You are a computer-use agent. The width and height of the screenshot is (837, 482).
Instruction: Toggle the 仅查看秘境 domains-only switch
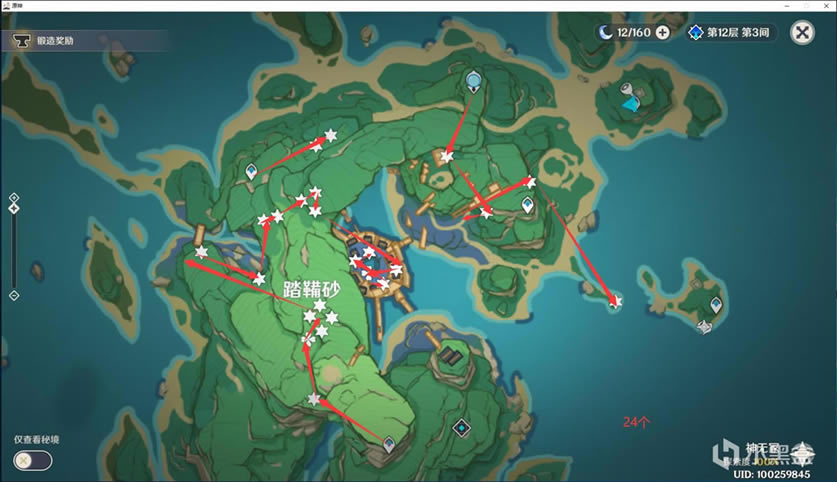(33, 460)
